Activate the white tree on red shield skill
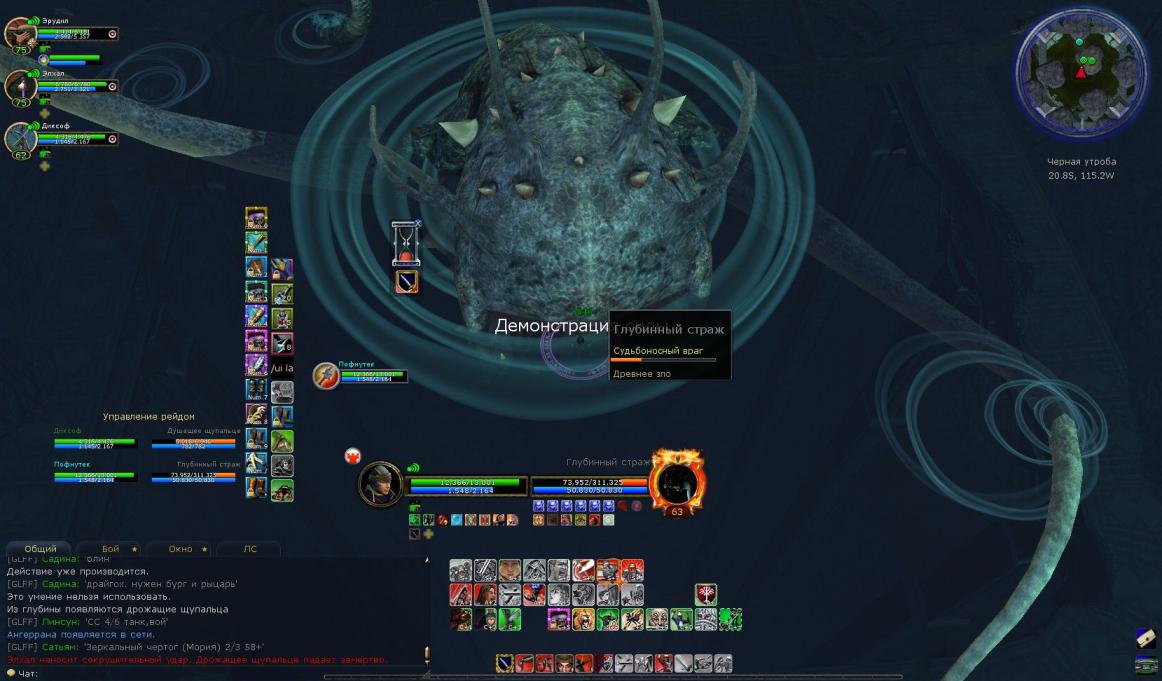 coord(706,594)
